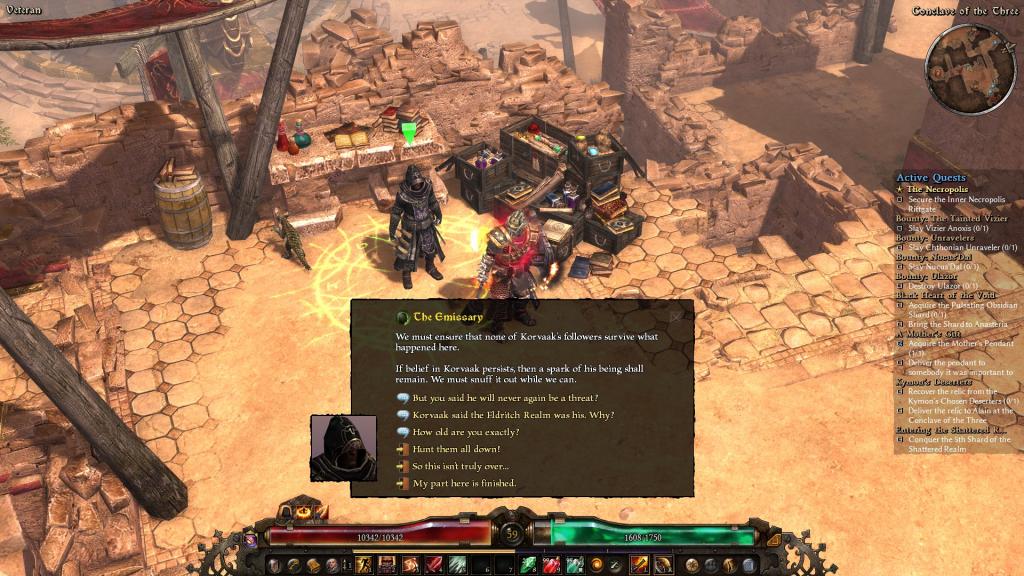
Task: Close the Emissary dialogue window
Action: click(x=676, y=316)
